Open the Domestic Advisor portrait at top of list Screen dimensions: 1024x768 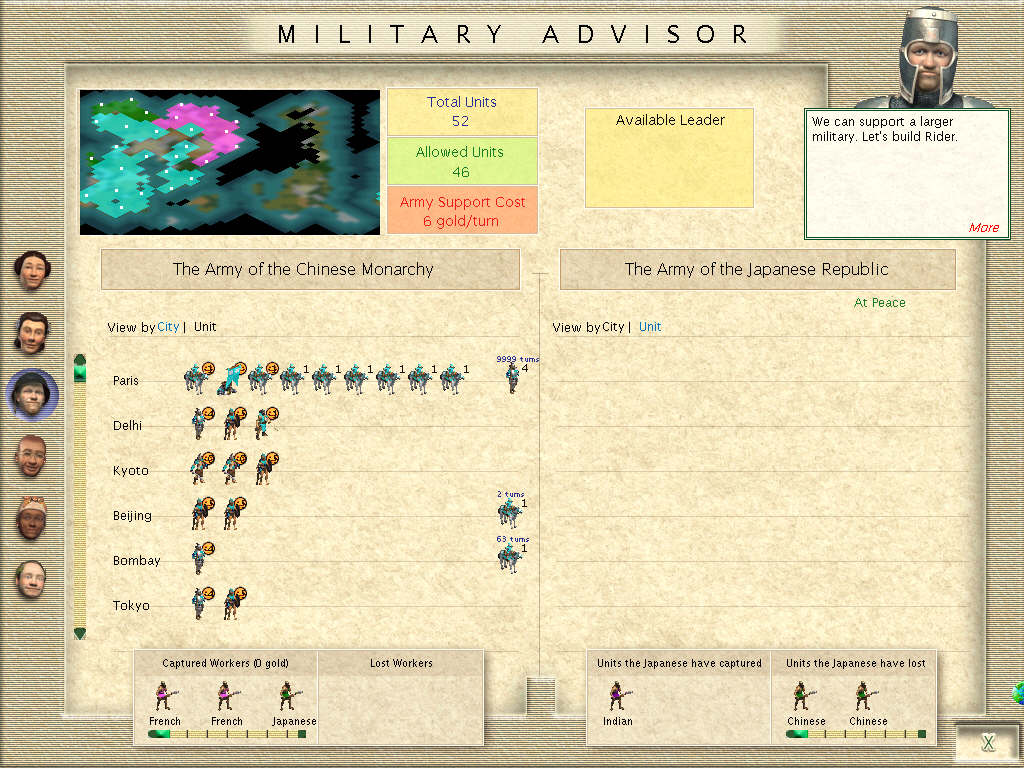32,271
